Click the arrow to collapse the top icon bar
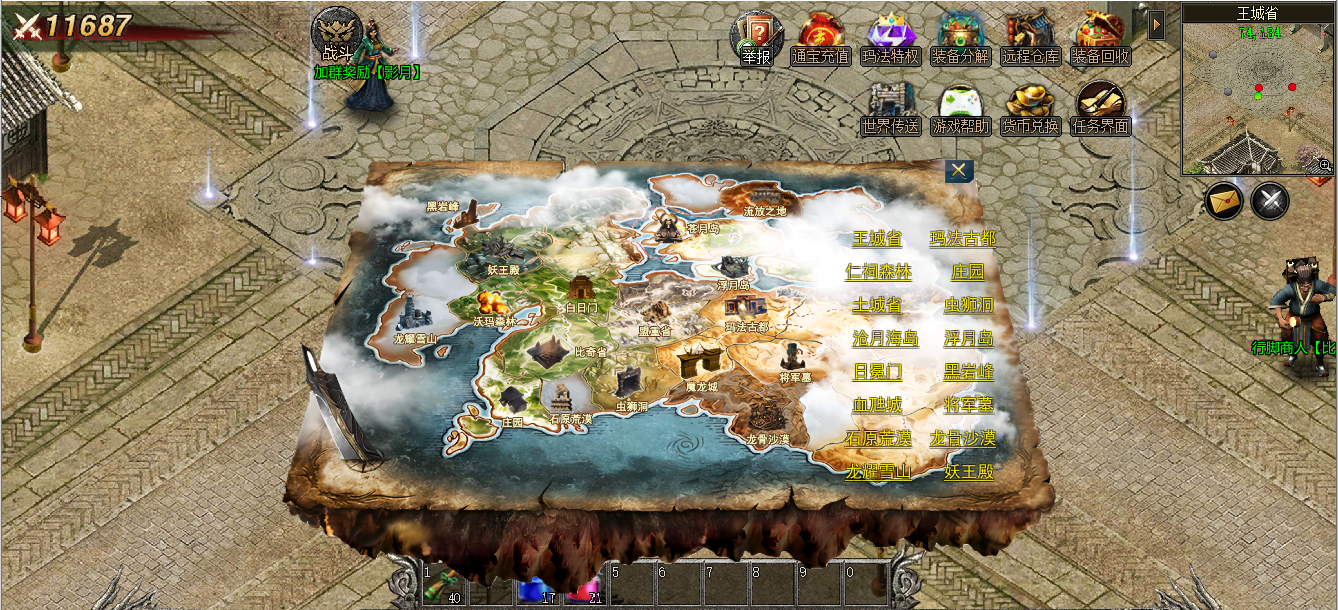Screen dimensions: 1338x610 coord(1156,24)
